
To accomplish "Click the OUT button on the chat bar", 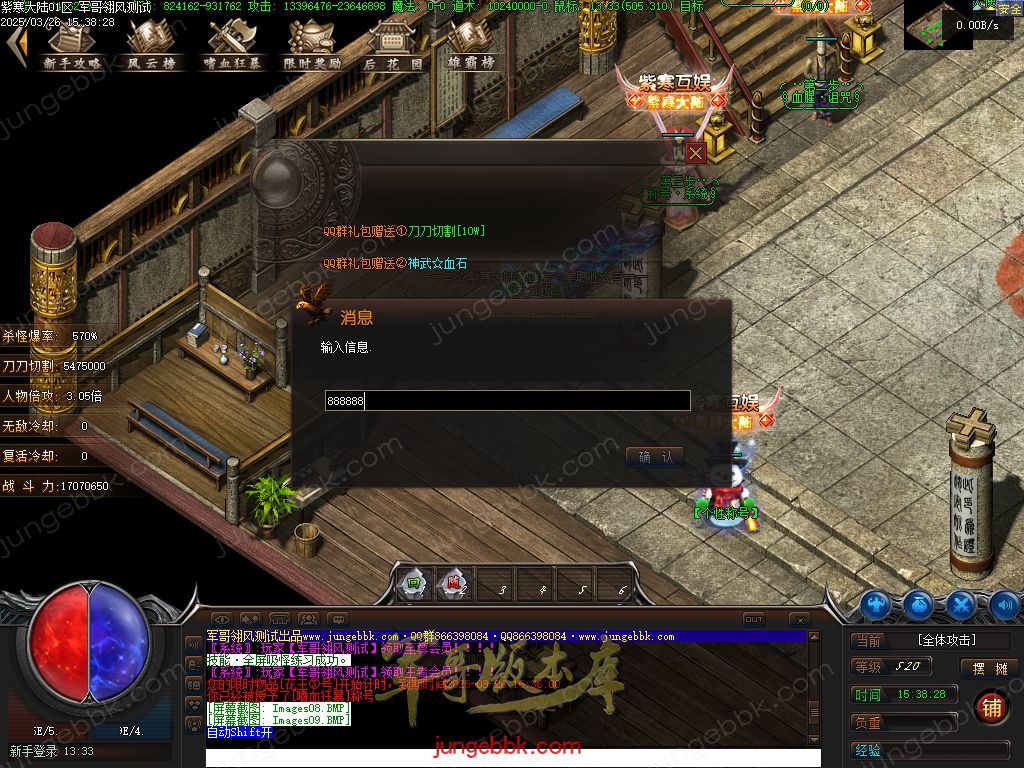I will 754,620.
